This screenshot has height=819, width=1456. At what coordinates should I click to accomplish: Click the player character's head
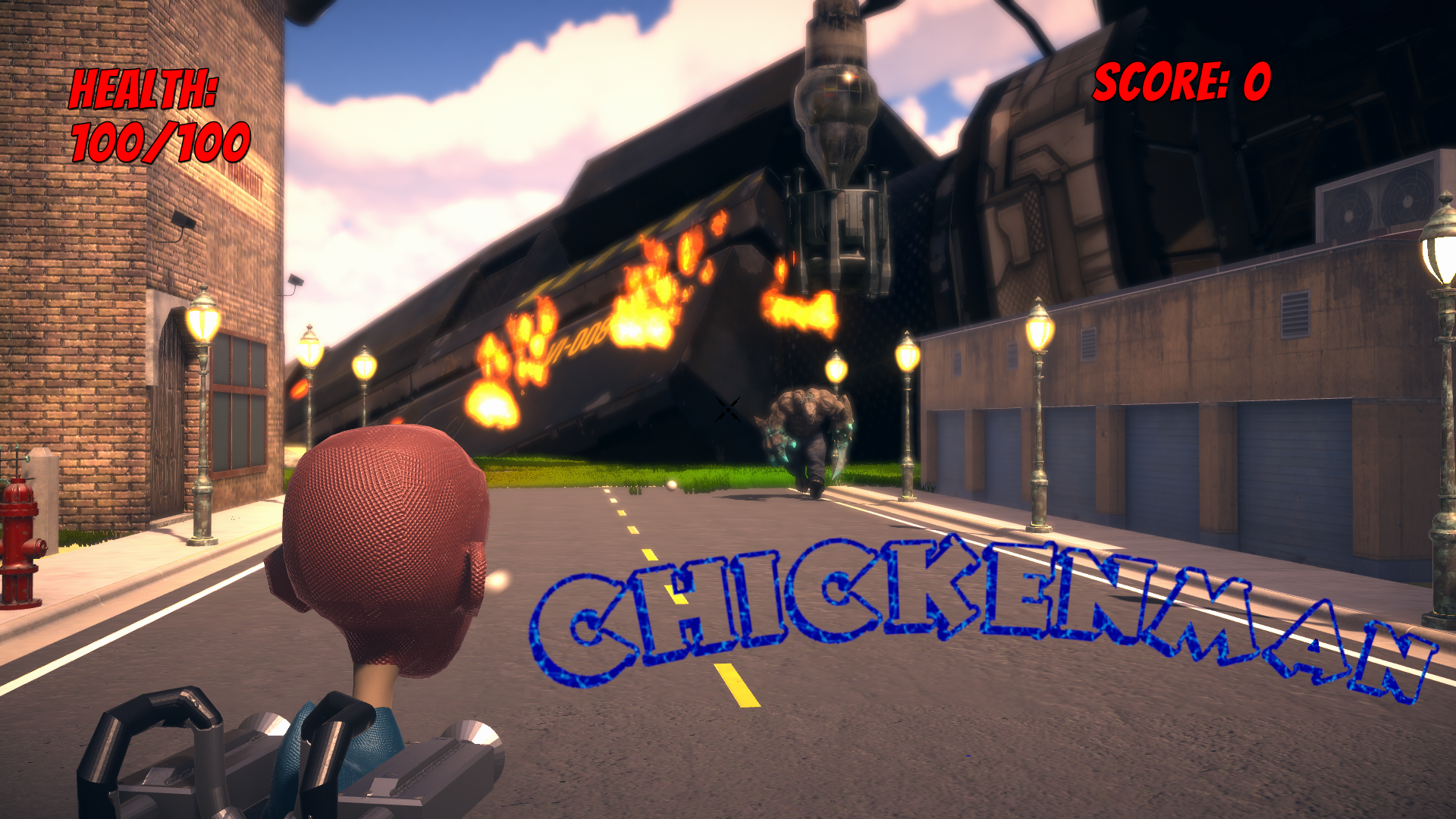pos(387,546)
